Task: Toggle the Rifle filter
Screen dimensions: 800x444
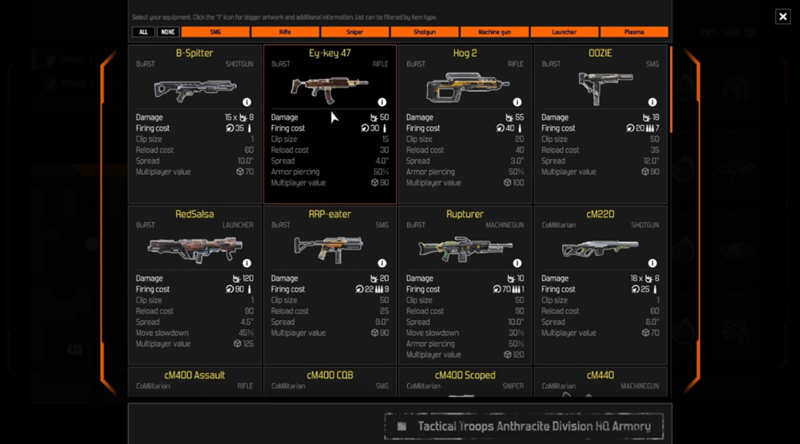Action: 286,32
